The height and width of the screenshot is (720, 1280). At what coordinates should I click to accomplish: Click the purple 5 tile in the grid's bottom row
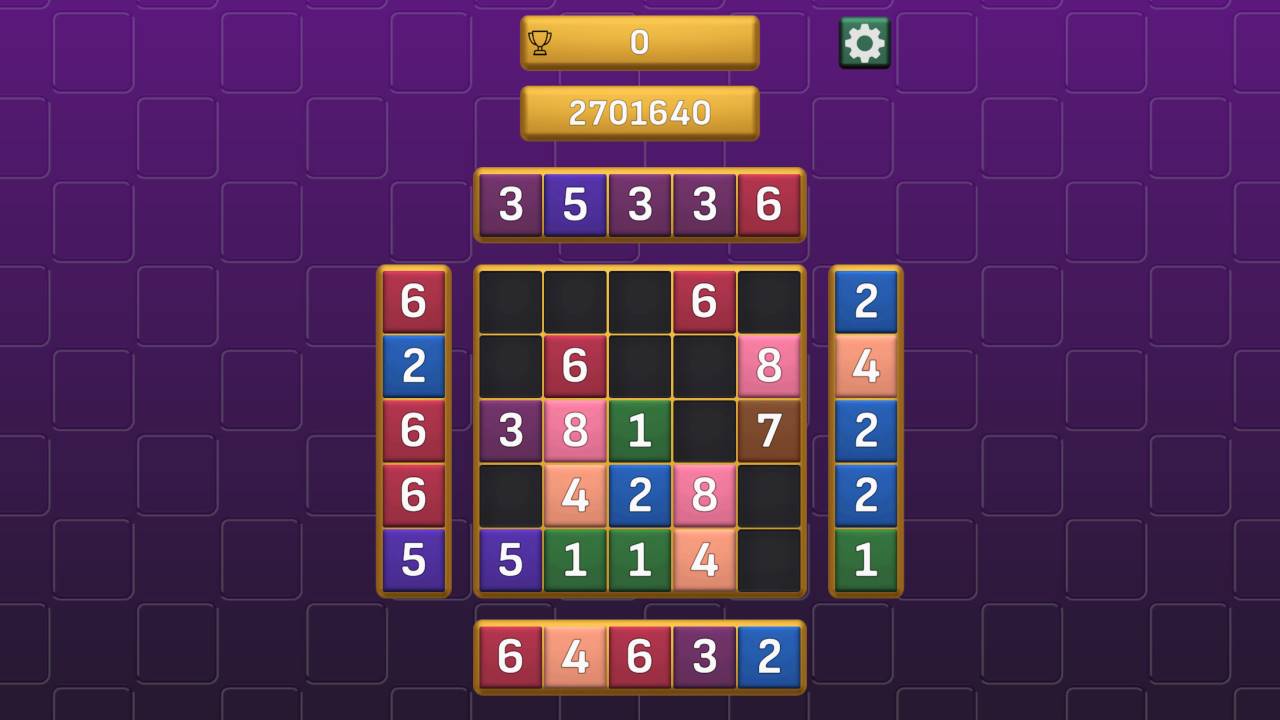510,561
